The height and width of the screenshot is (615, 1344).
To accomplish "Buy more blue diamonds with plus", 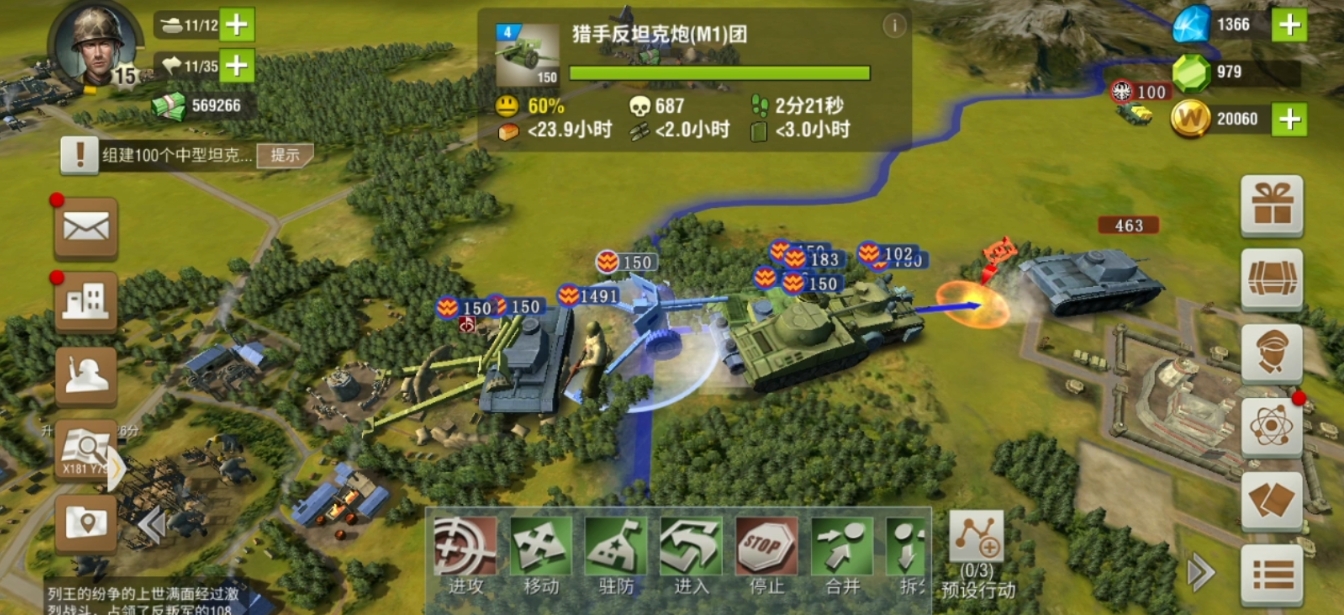I will (1289, 24).
